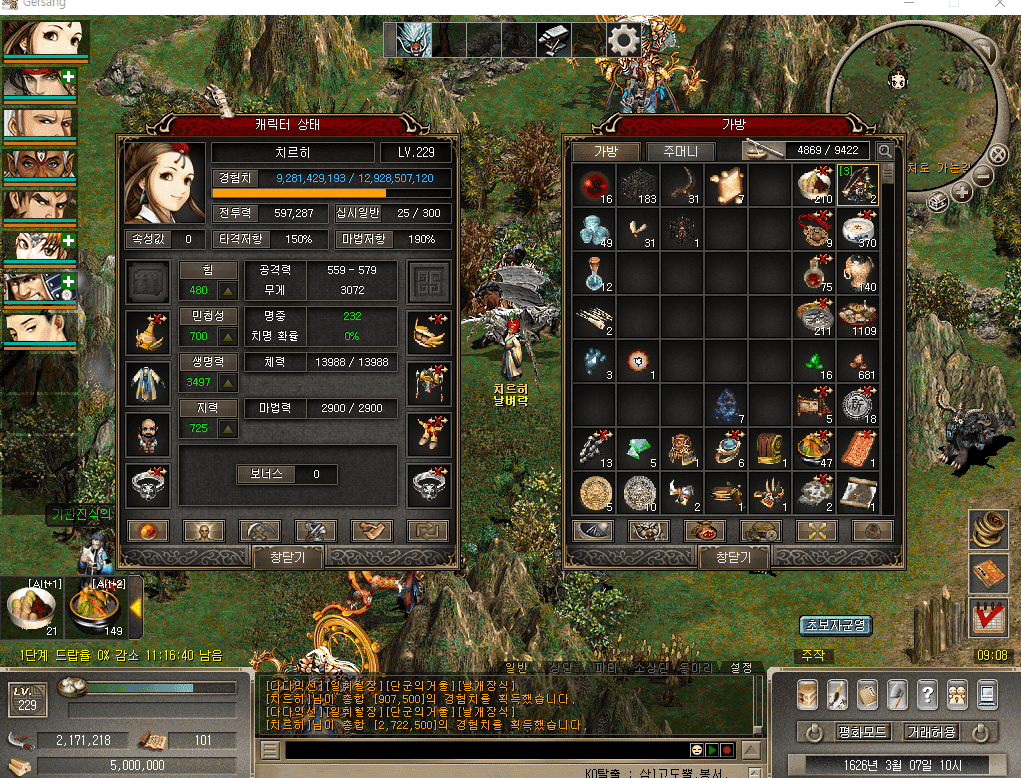Click the 초보자군영 beginner camp button
Image resolution: width=1021 pixels, height=778 pixels.
pos(835,626)
